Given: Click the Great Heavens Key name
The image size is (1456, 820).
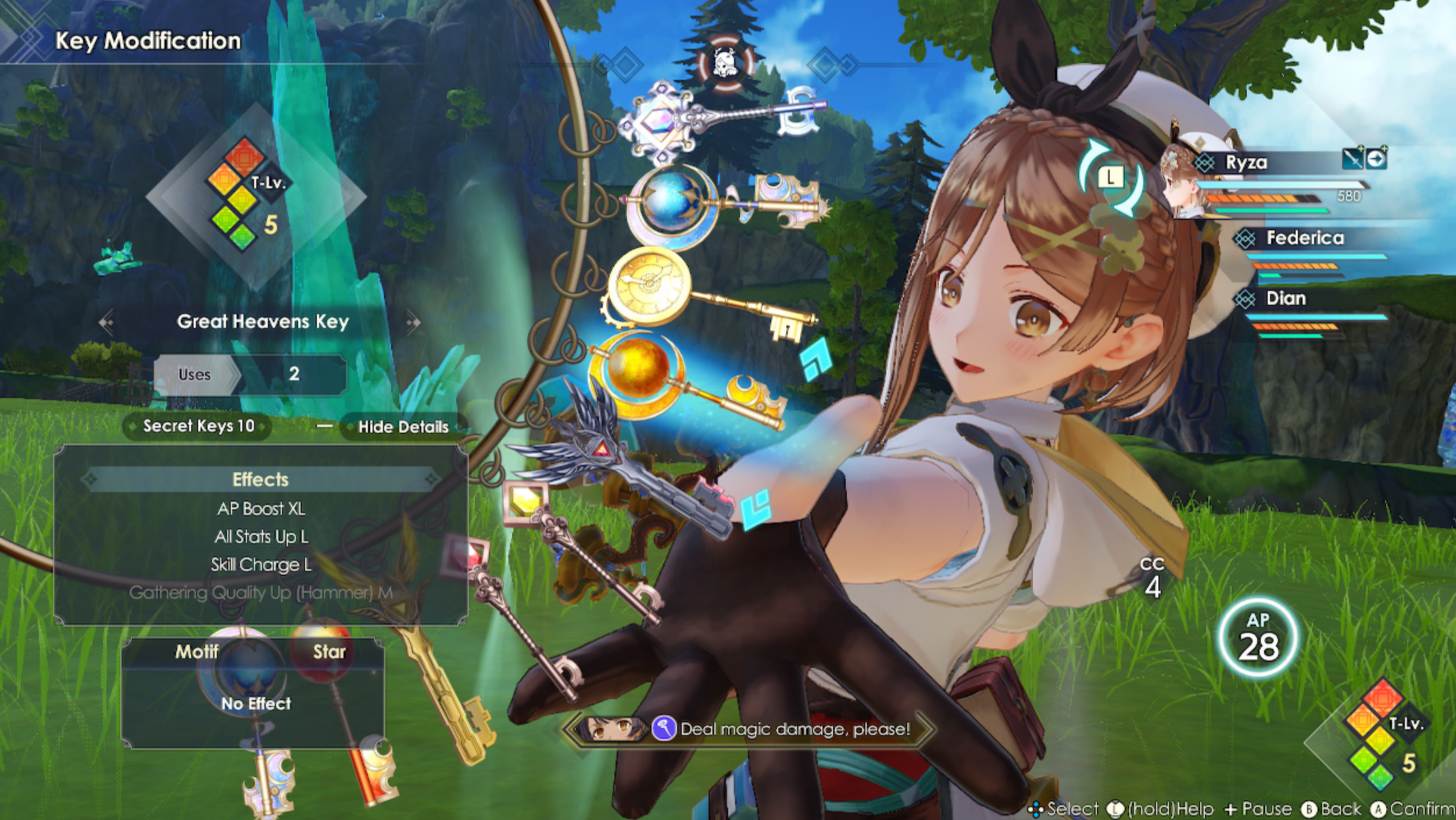Looking at the screenshot, I should coord(262,322).
